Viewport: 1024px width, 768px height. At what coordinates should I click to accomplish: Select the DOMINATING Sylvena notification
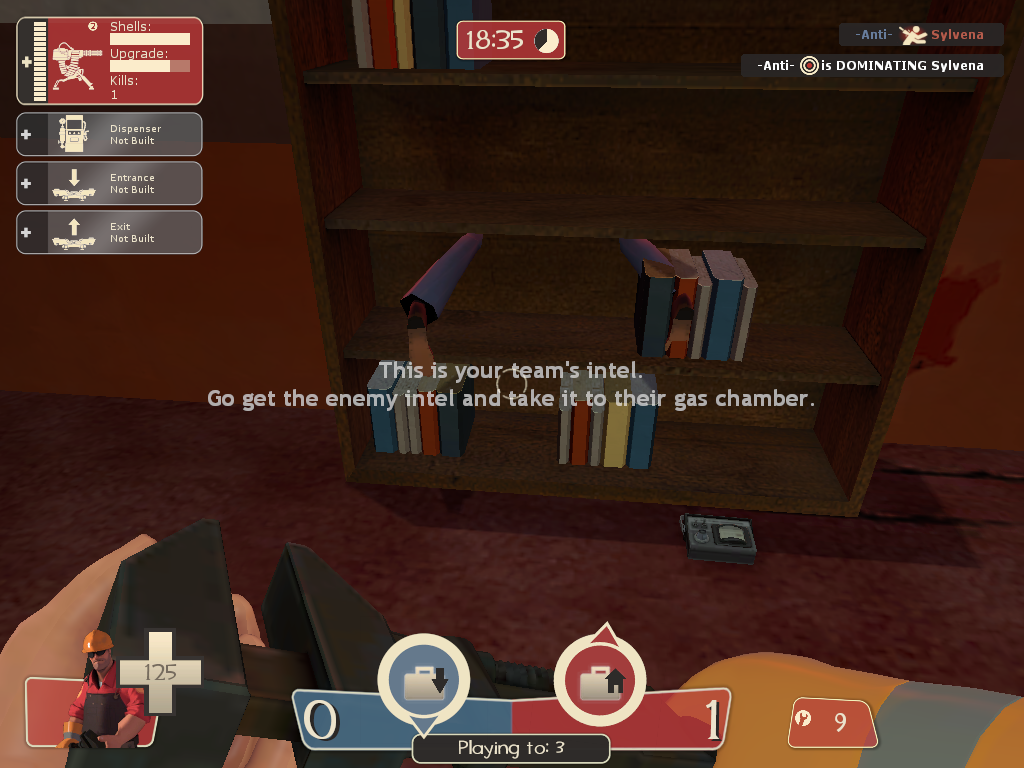(x=872, y=66)
